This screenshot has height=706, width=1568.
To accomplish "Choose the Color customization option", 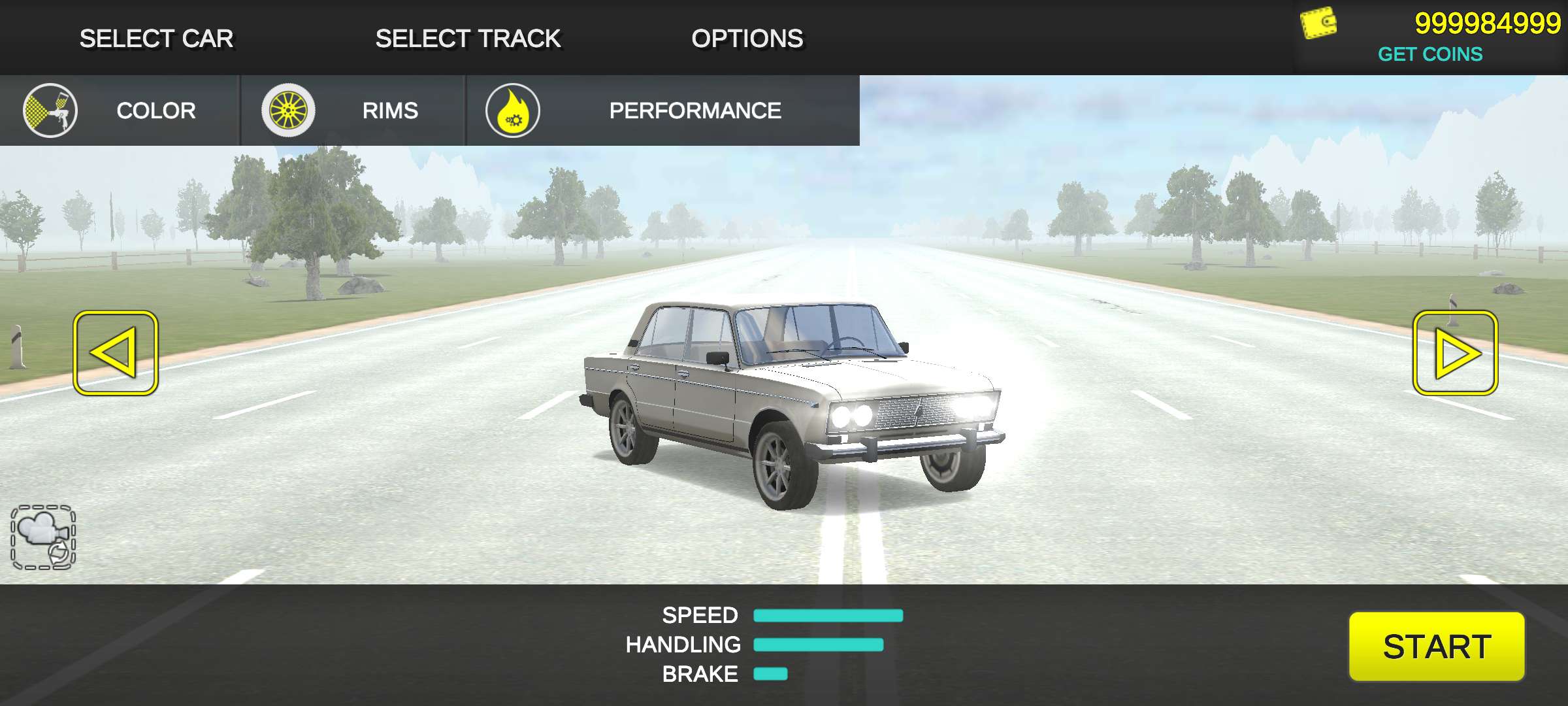I will click(x=119, y=110).
